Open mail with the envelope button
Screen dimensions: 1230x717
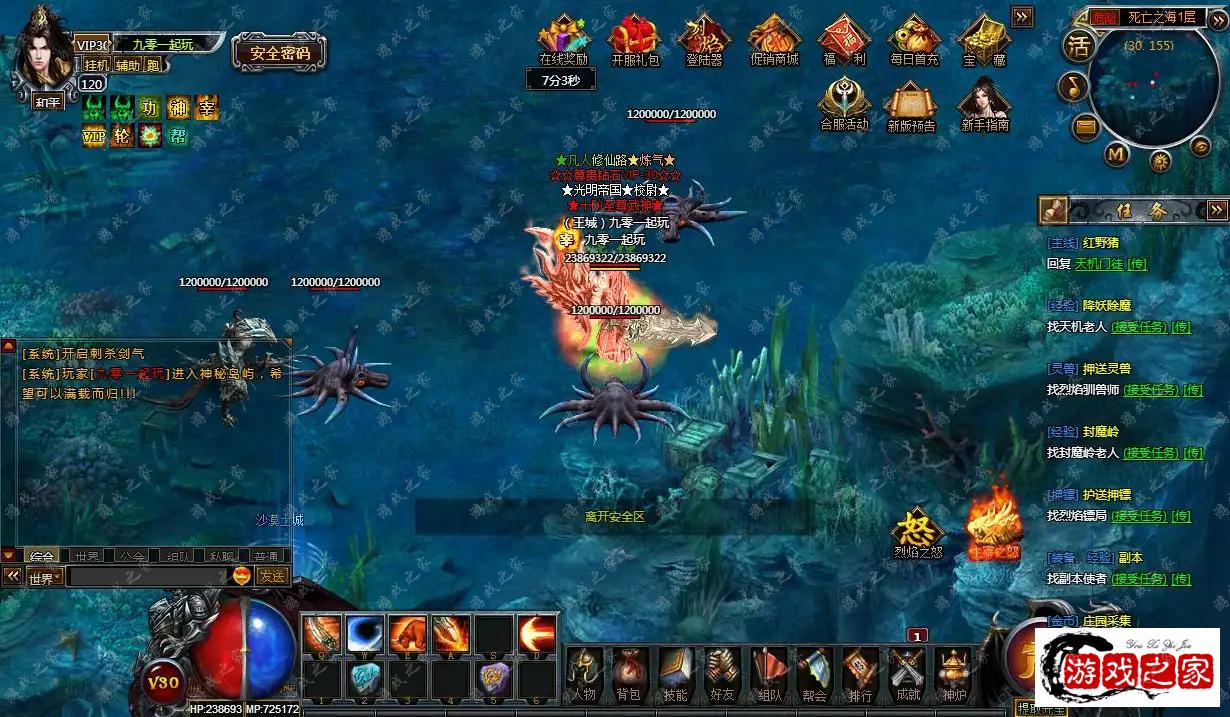[1086, 128]
